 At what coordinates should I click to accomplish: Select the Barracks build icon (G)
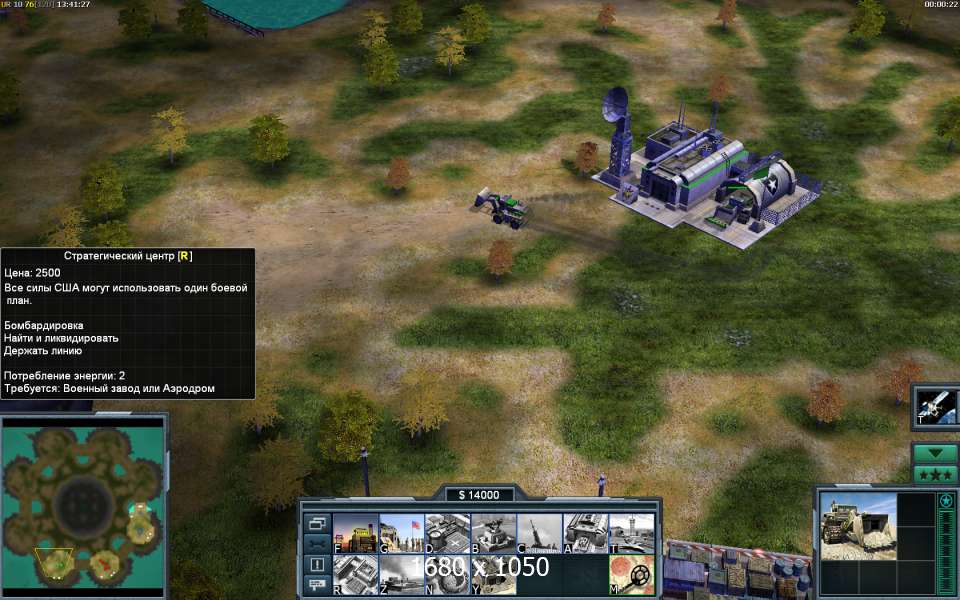[401, 533]
